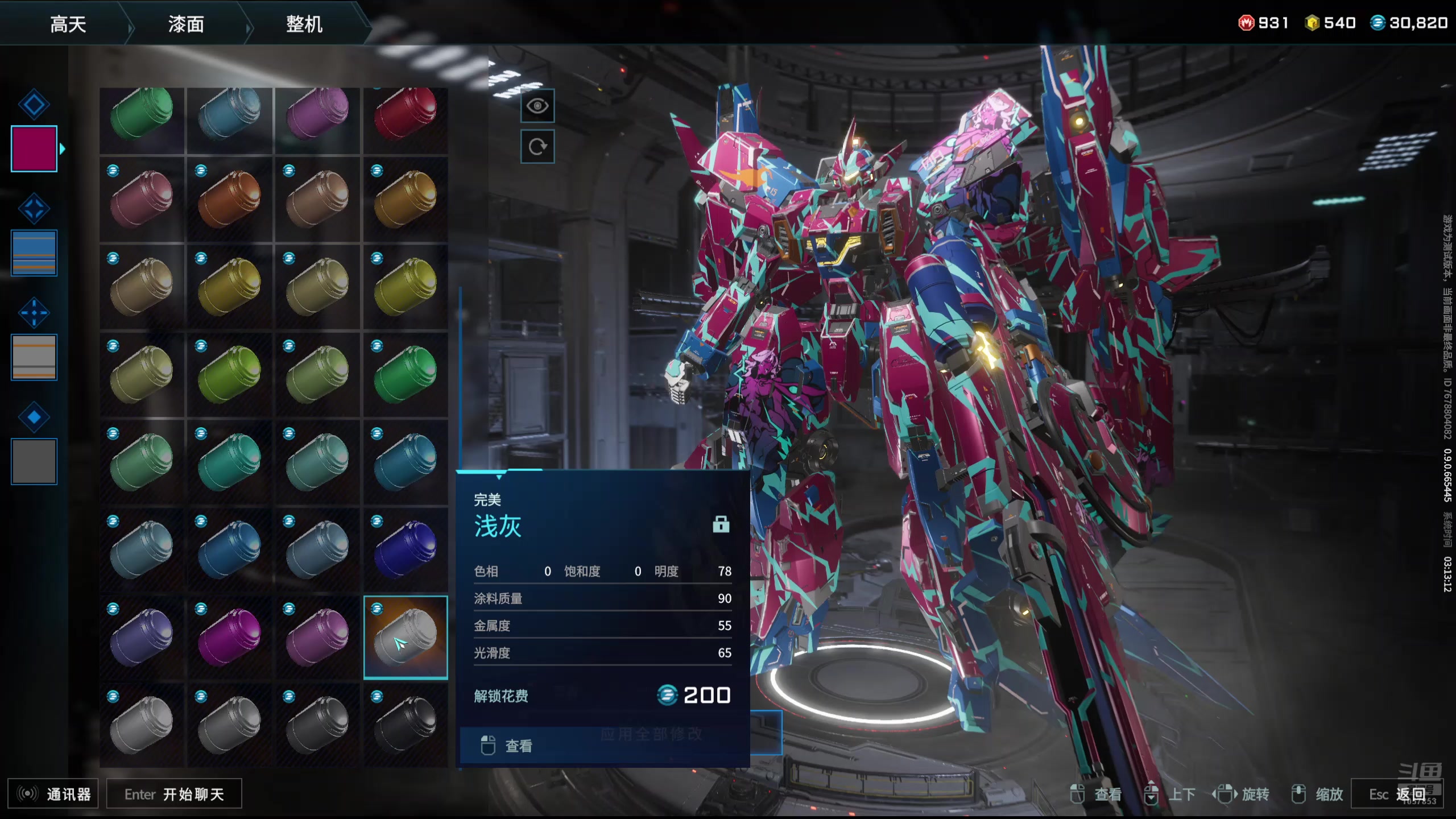Choose the crimson primary color slot
This screenshot has width=1456, height=819.
click(34, 149)
